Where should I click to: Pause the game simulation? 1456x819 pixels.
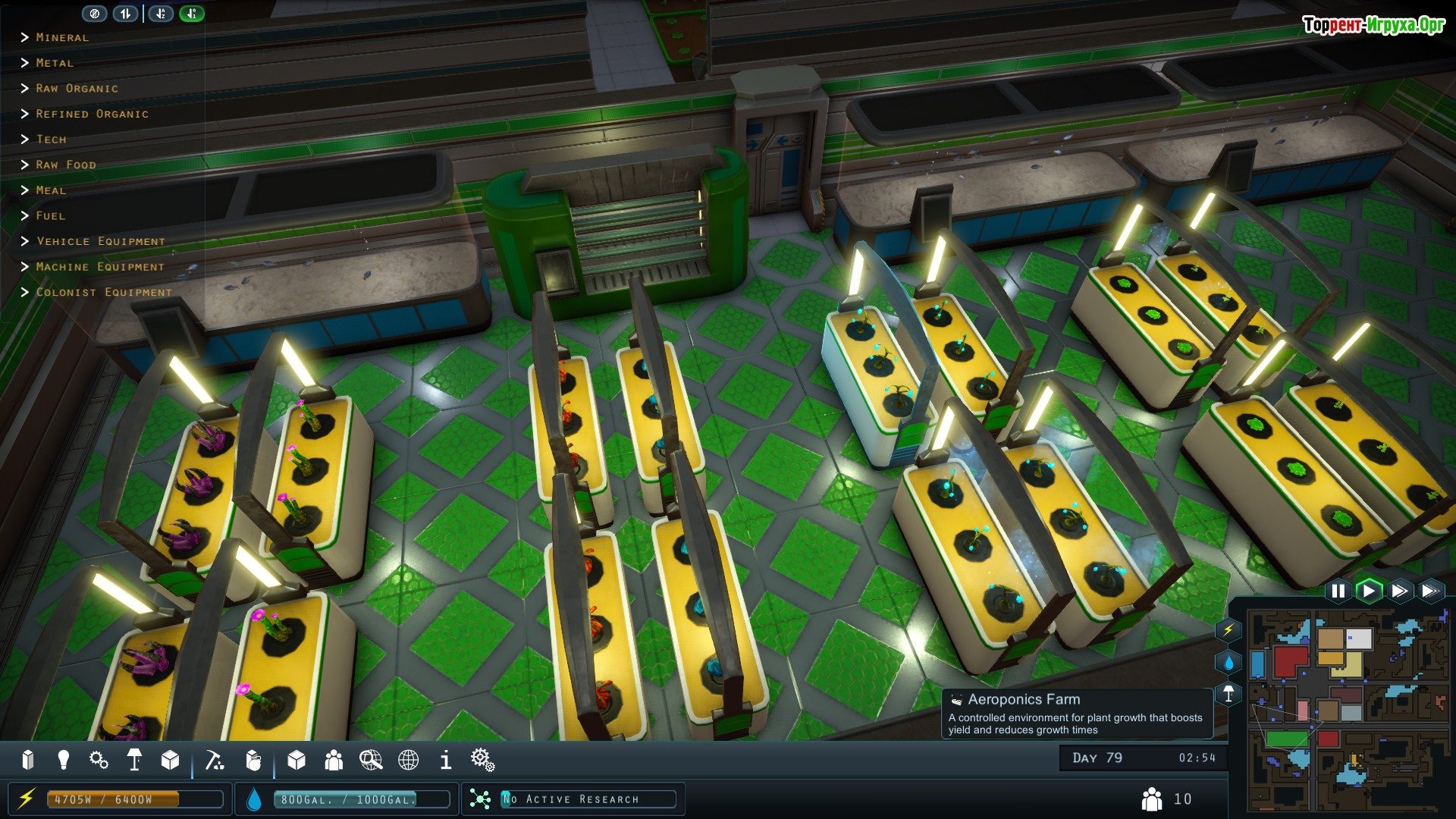1338,591
